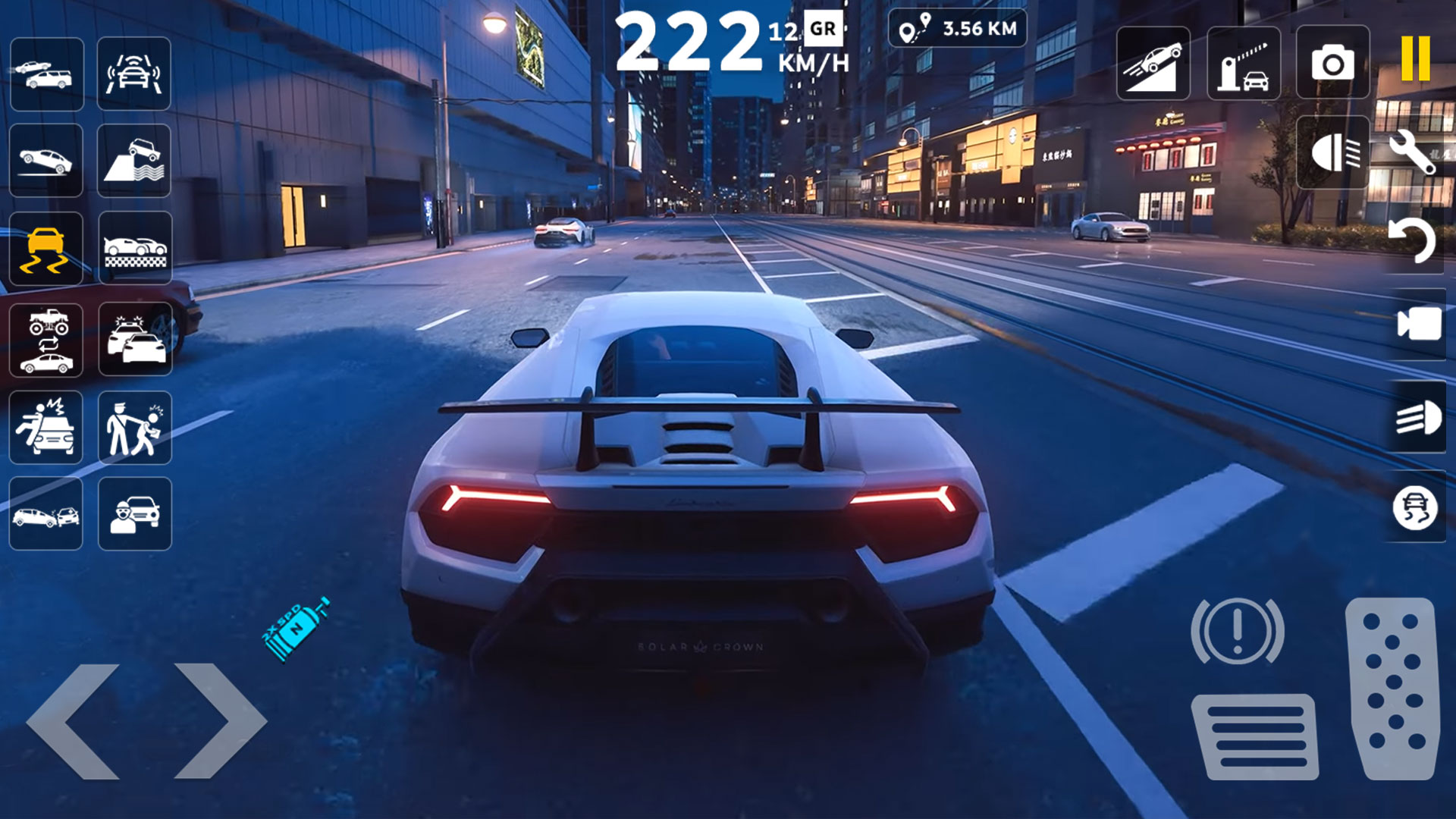Toggle the traction control icon
This screenshot has width=1456, height=819.
[1415, 507]
